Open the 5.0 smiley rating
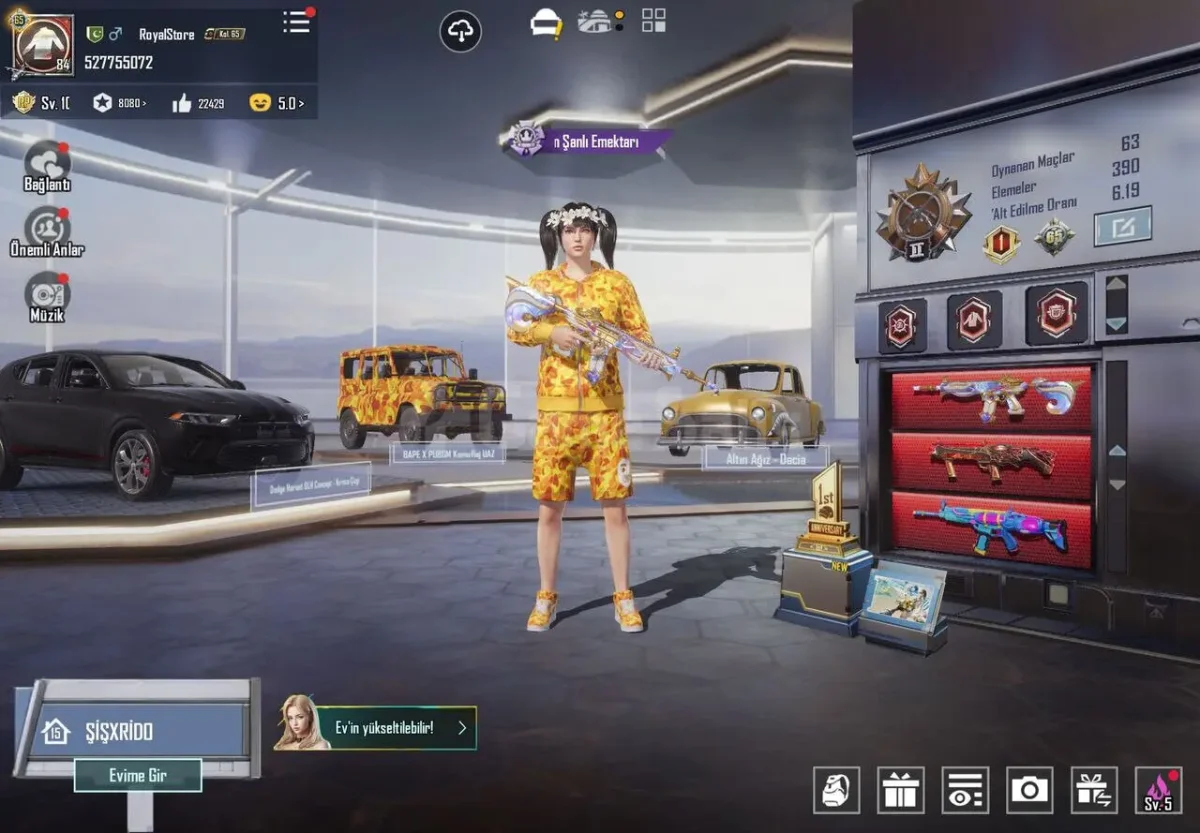 coord(277,102)
